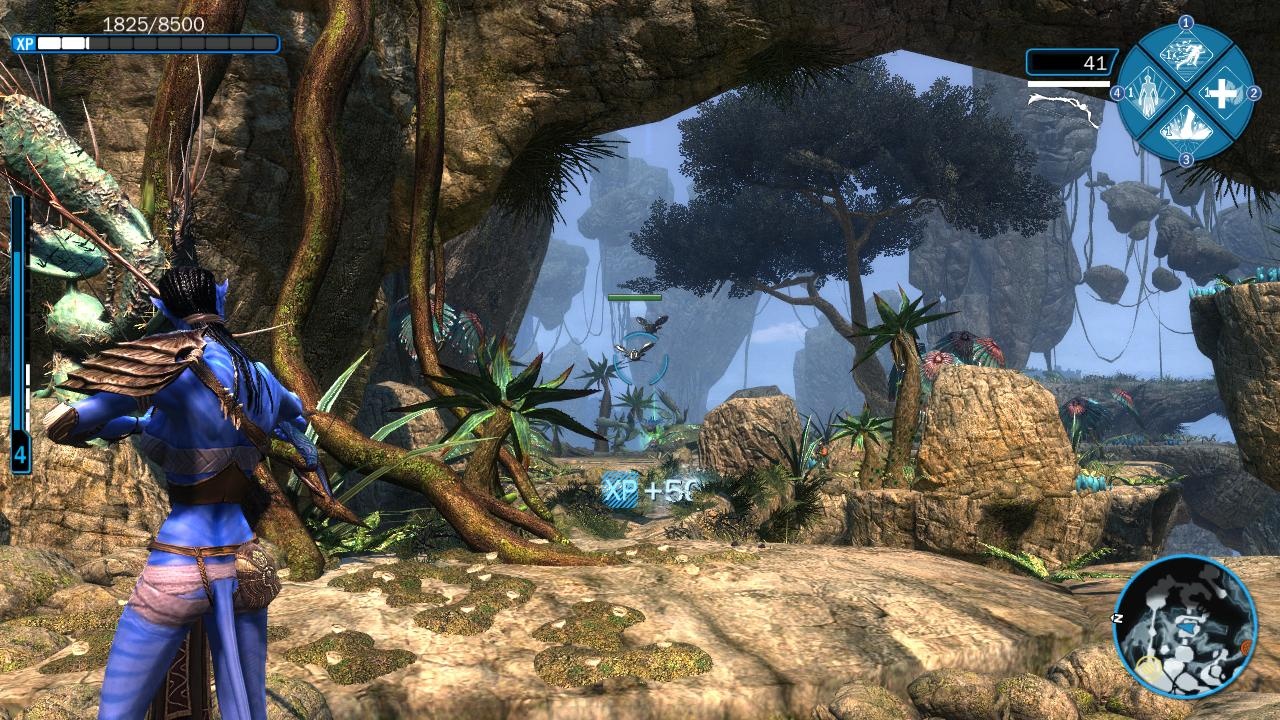
Task: Select the yellow objective marker on the minimap
Action: click(x=1150, y=667)
